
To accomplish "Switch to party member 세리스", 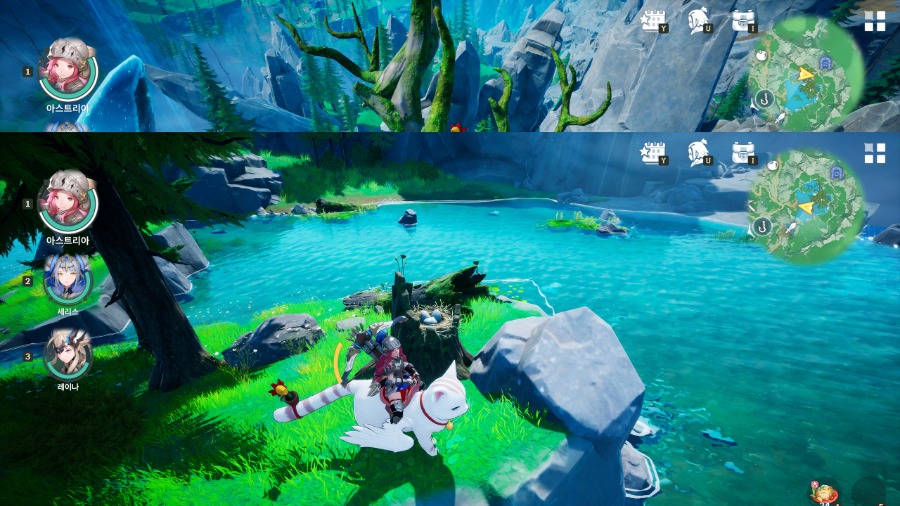I will point(68,280).
